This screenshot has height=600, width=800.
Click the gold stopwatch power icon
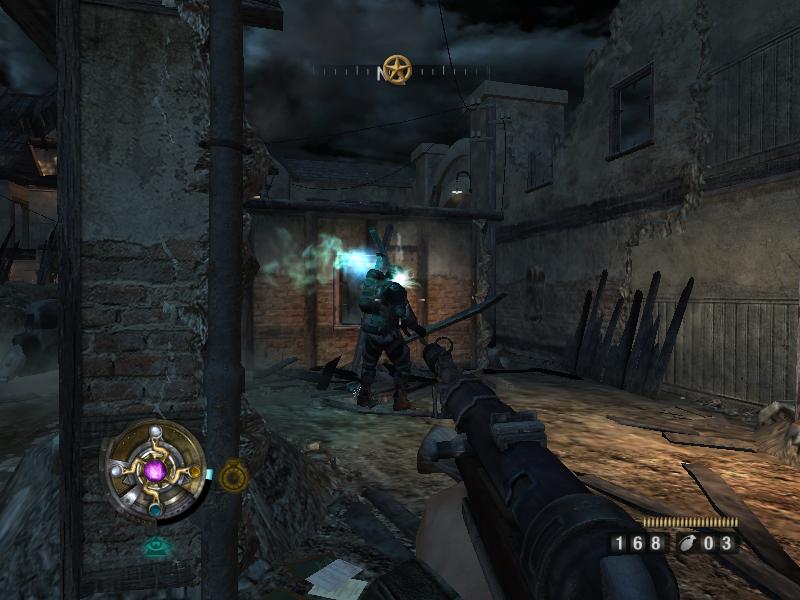[x=233, y=477]
